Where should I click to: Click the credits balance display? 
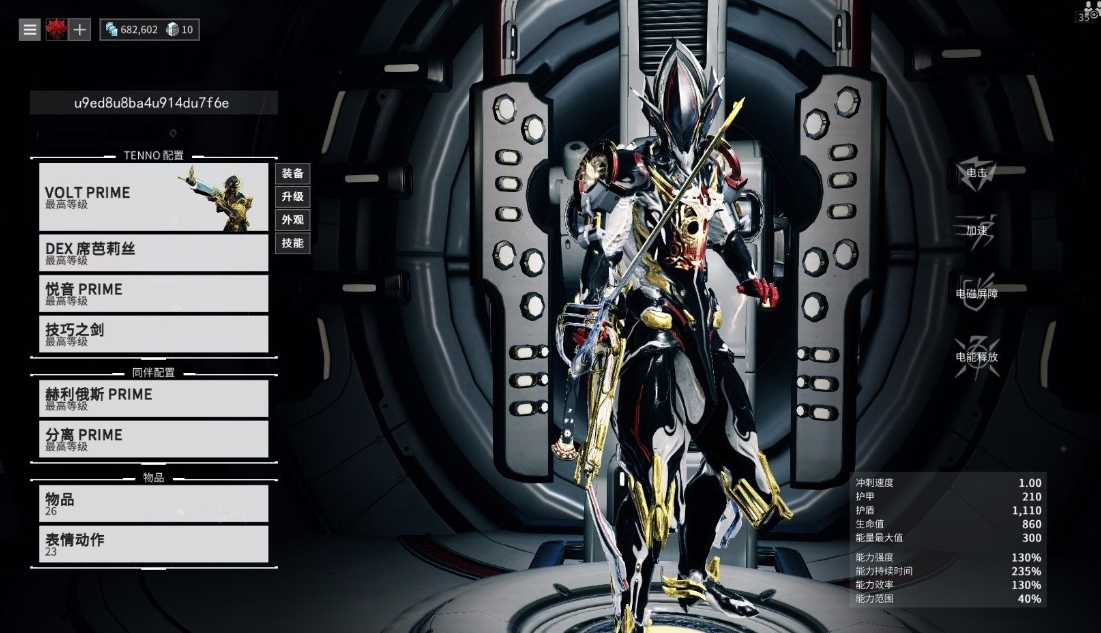point(132,30)
